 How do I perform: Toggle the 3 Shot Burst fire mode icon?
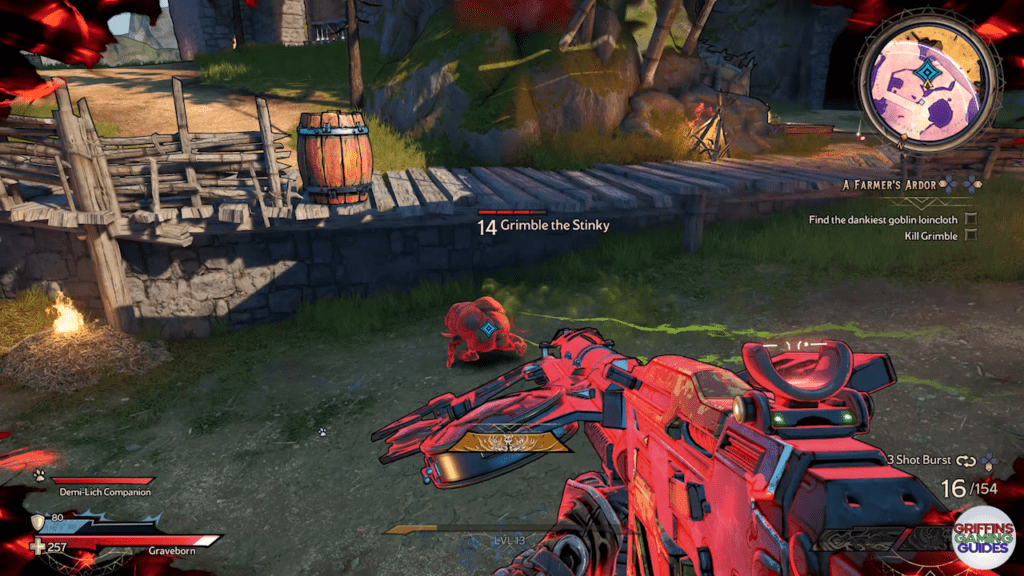pyautogui.click(x=966, y=461)
